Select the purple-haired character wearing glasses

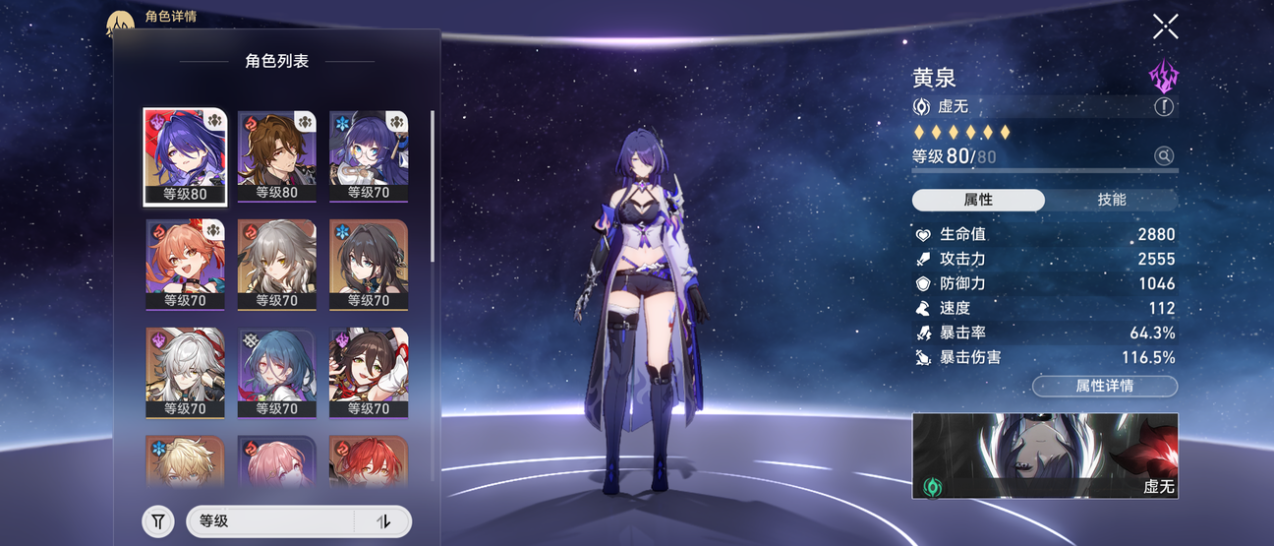pyautogui.click(x=369, y=156)
